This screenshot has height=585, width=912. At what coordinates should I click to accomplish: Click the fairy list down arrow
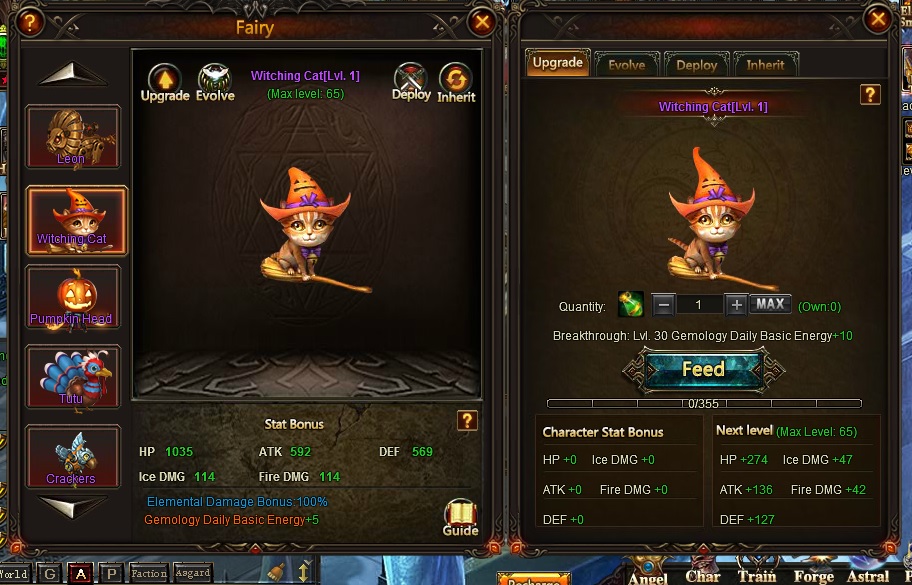pos(72,507)
